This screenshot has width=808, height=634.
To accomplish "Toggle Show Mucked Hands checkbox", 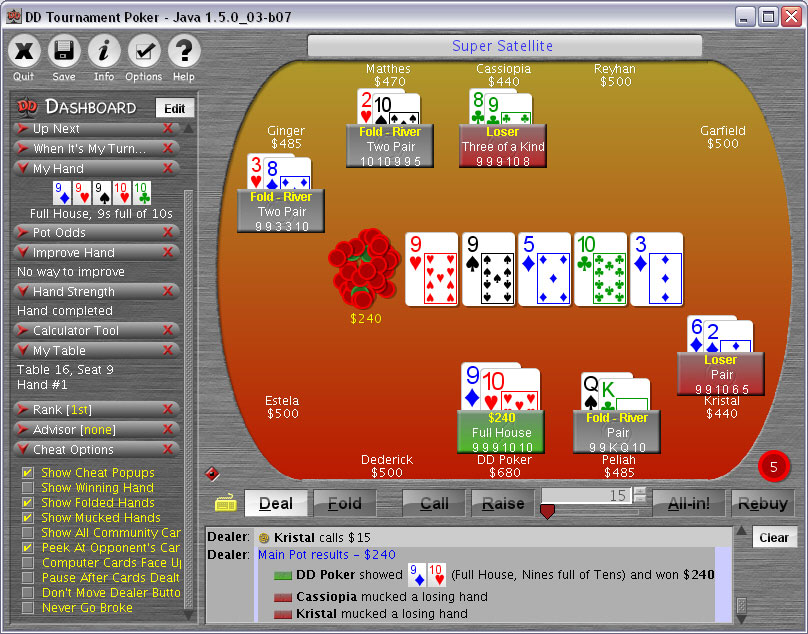I will pos(28,518).
